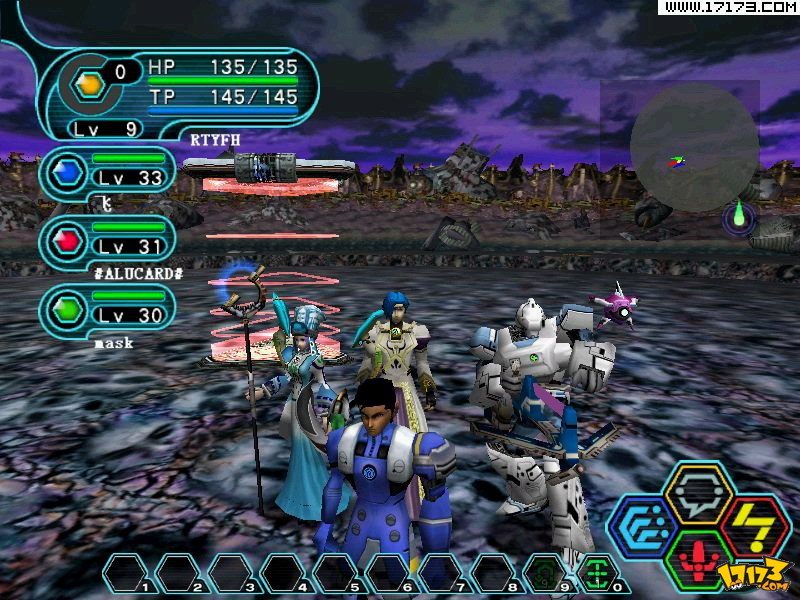
Task: Use hotbar slot 9 with the green icon
Action: click(542, 574)
